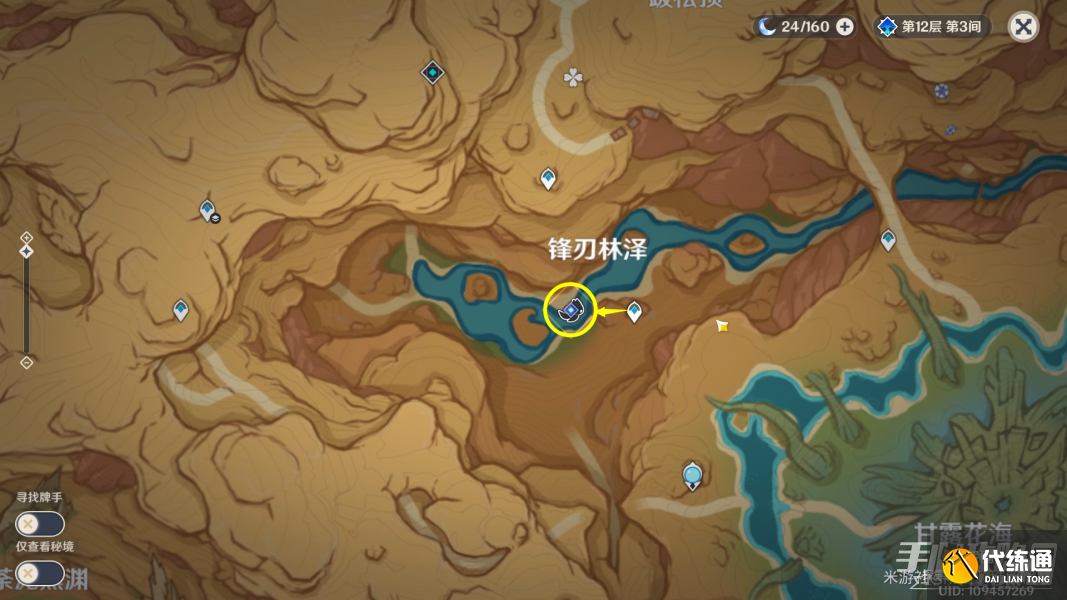Select the round blue statue marker
The height and width of the screenshot is (600, 1067).
tap(692, 474)
